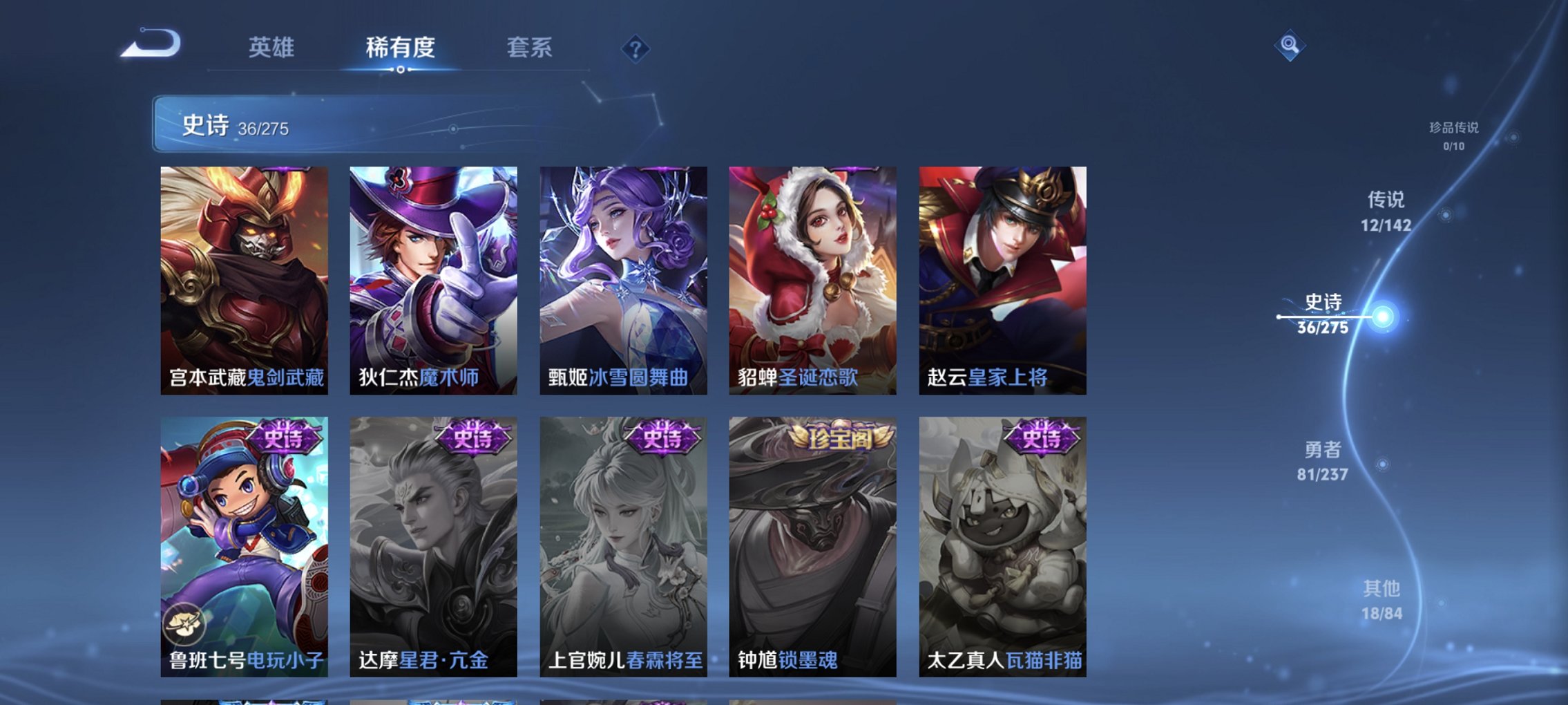The height and width of the screenshot is (705, 1568).
Task: Select the 珍品传说 rarity category
Action: coord(1455,135)
